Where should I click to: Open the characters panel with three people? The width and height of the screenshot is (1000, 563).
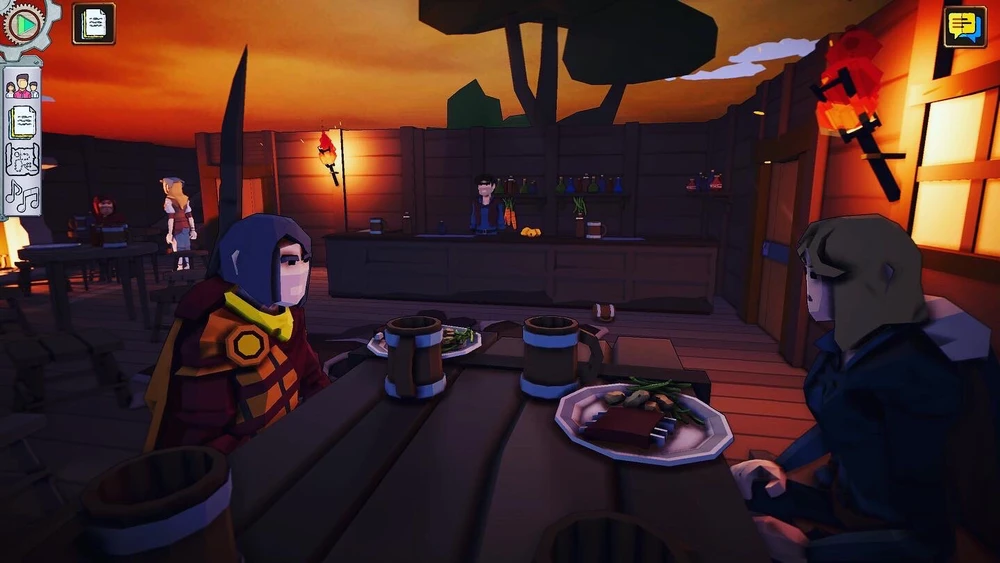(x=22, y=86)
